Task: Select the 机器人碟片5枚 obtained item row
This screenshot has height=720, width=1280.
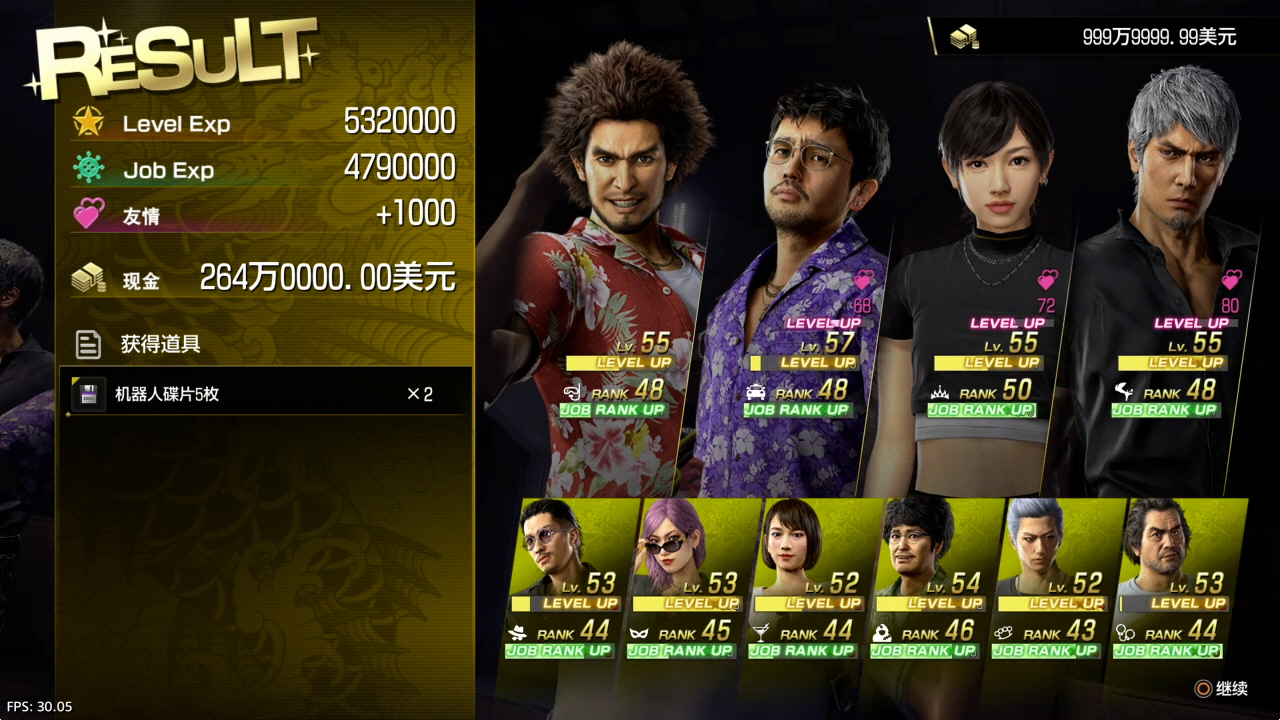Action: pyautogui.click(x=267, y=394)
